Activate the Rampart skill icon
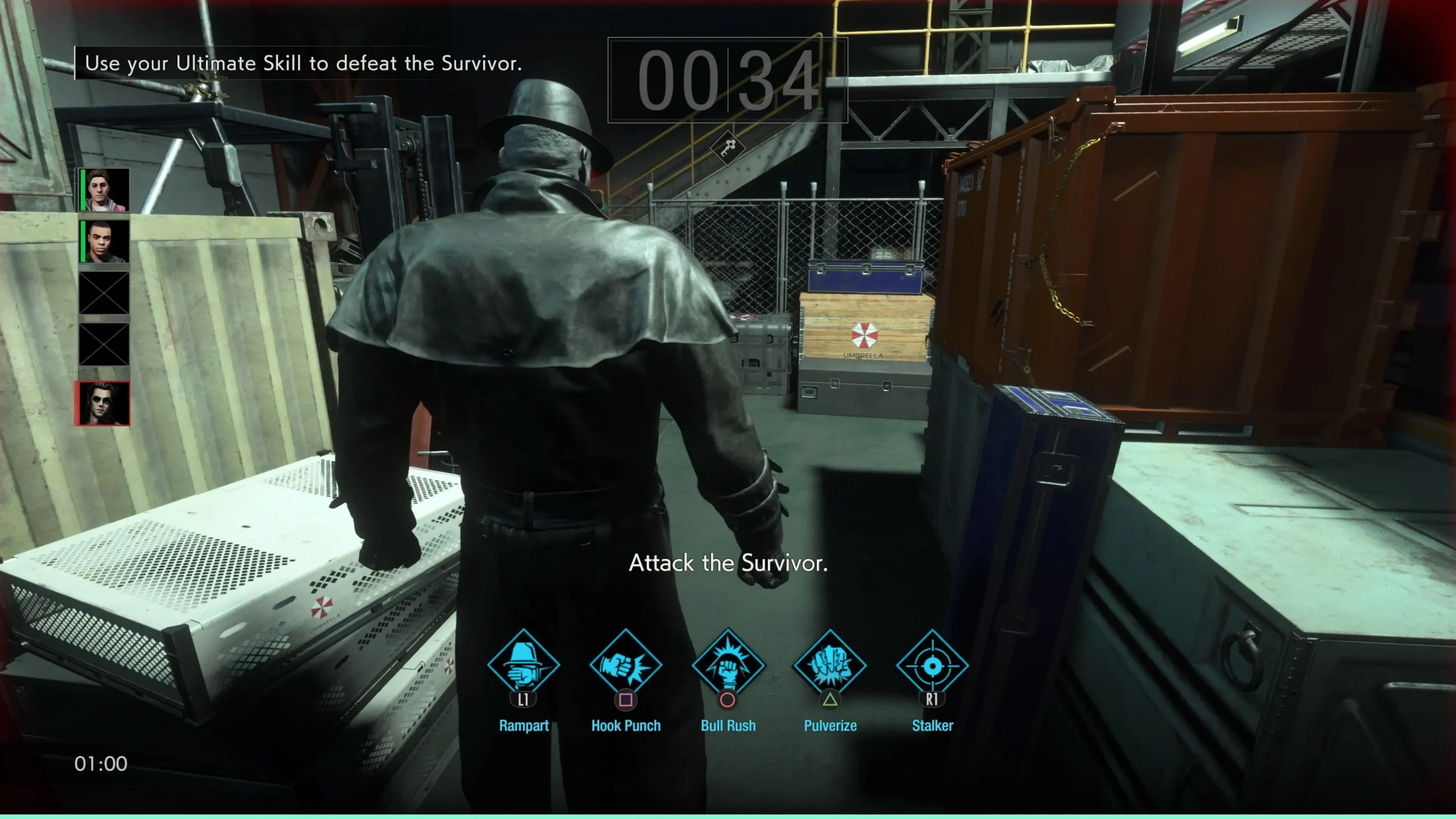1456x819 pixels. (x=523, y=664)
